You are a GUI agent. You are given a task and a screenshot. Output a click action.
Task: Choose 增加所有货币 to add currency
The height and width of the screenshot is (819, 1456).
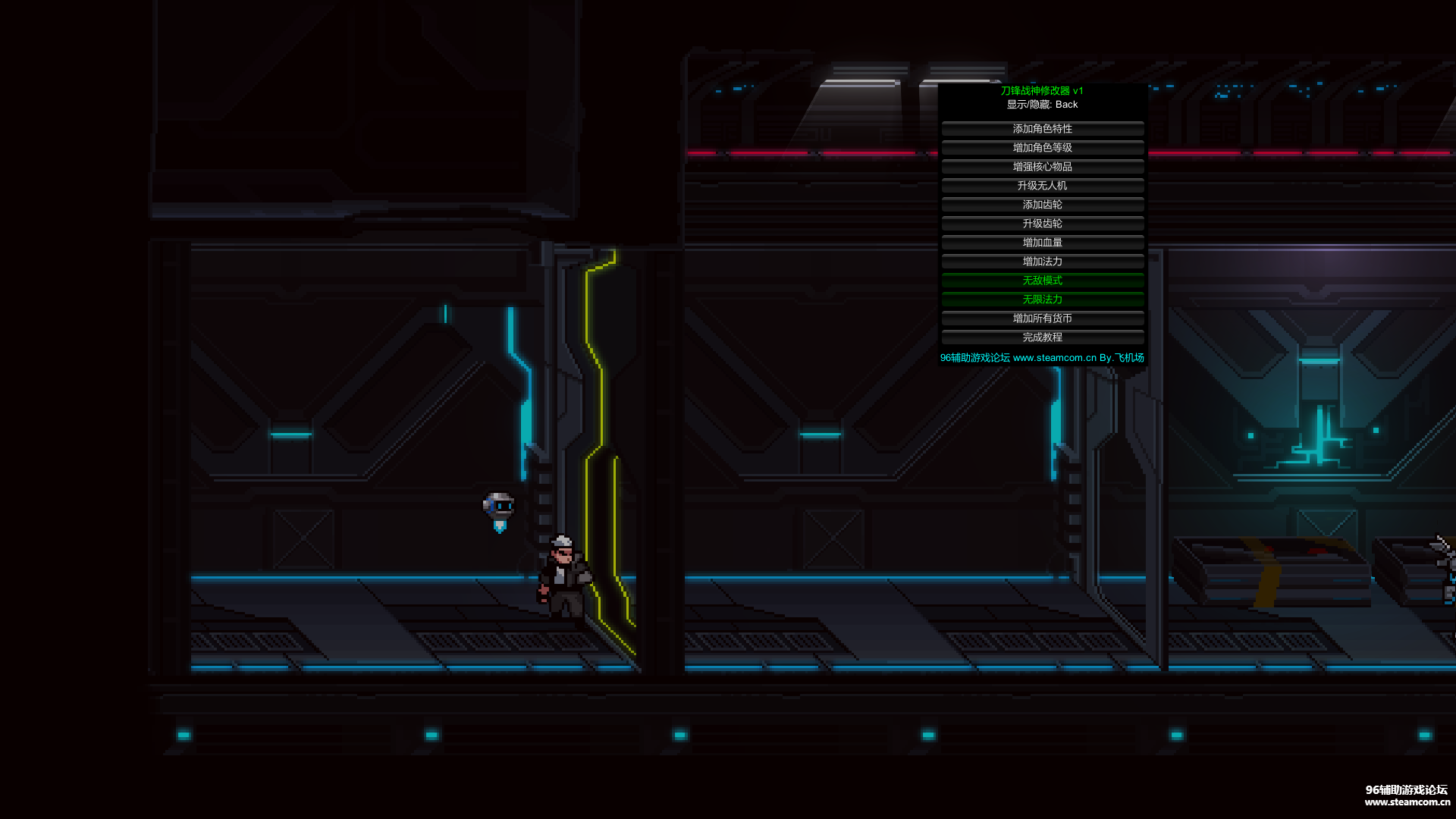point(1042,318)
